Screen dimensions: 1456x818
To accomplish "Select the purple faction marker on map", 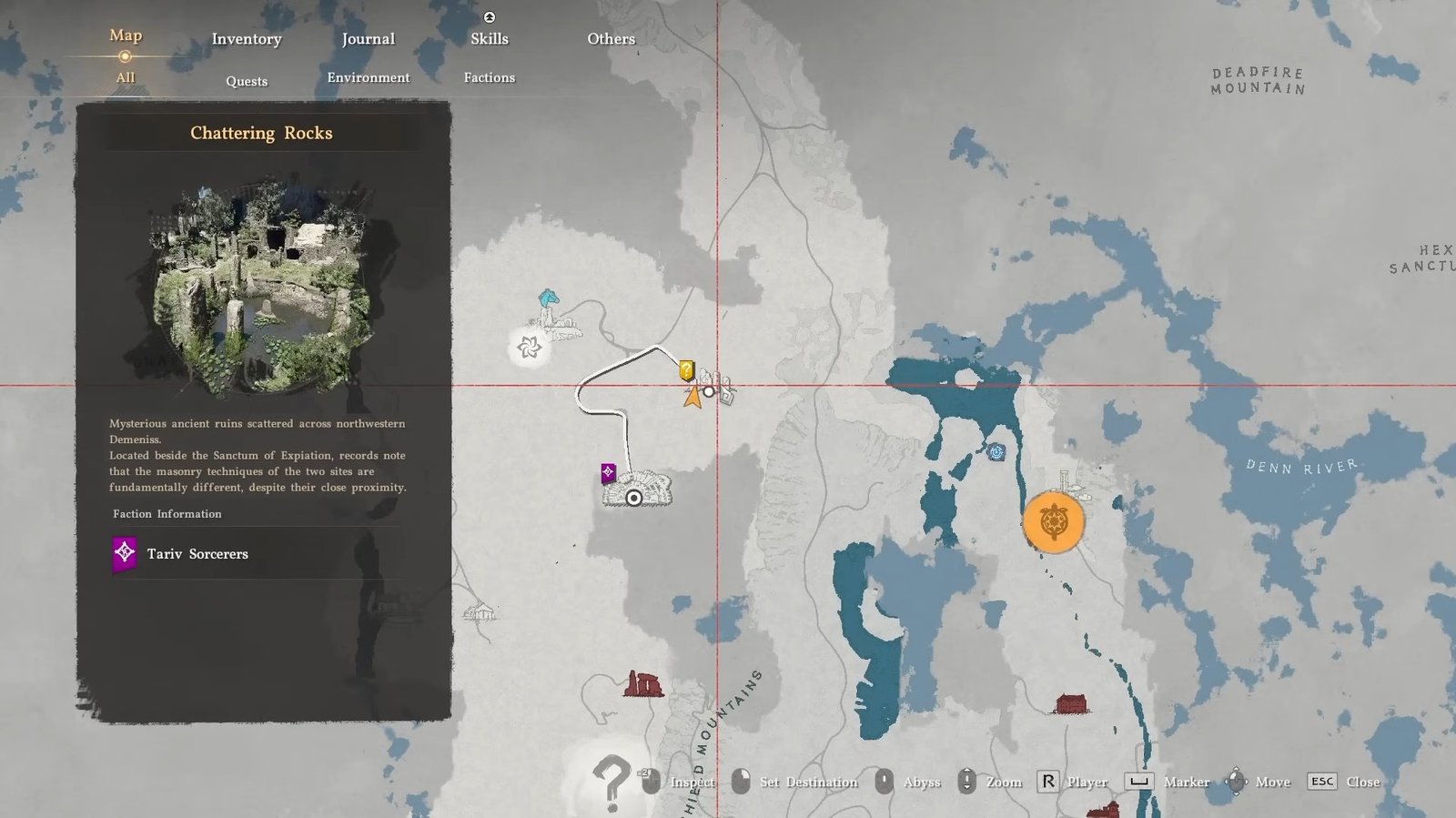I will (608, 472).
